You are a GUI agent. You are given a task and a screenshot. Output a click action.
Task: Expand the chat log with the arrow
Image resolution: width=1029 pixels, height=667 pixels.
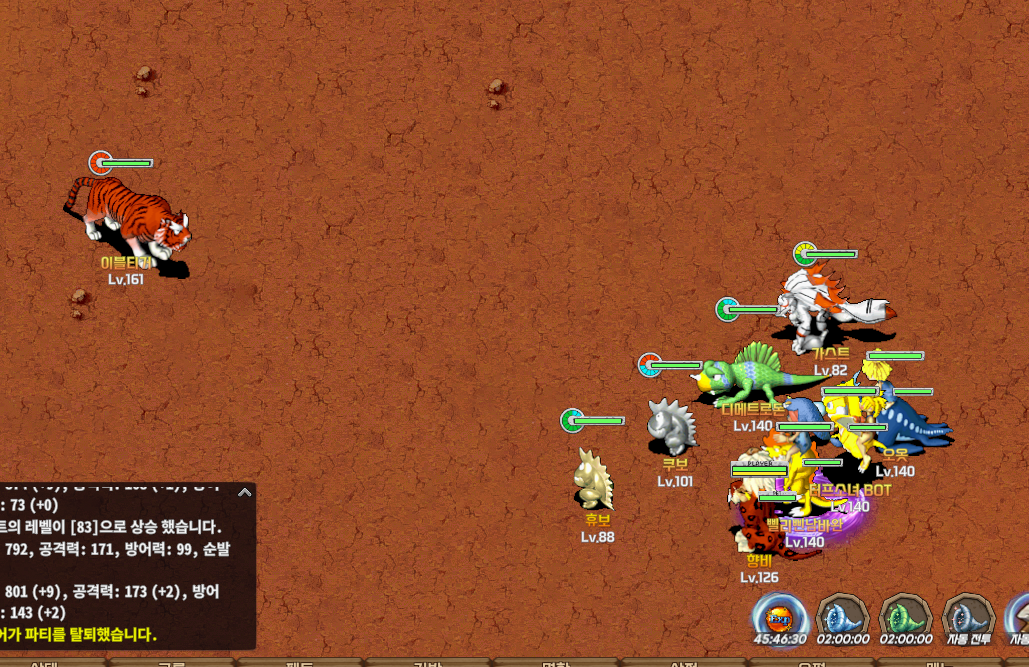[244, 492]
